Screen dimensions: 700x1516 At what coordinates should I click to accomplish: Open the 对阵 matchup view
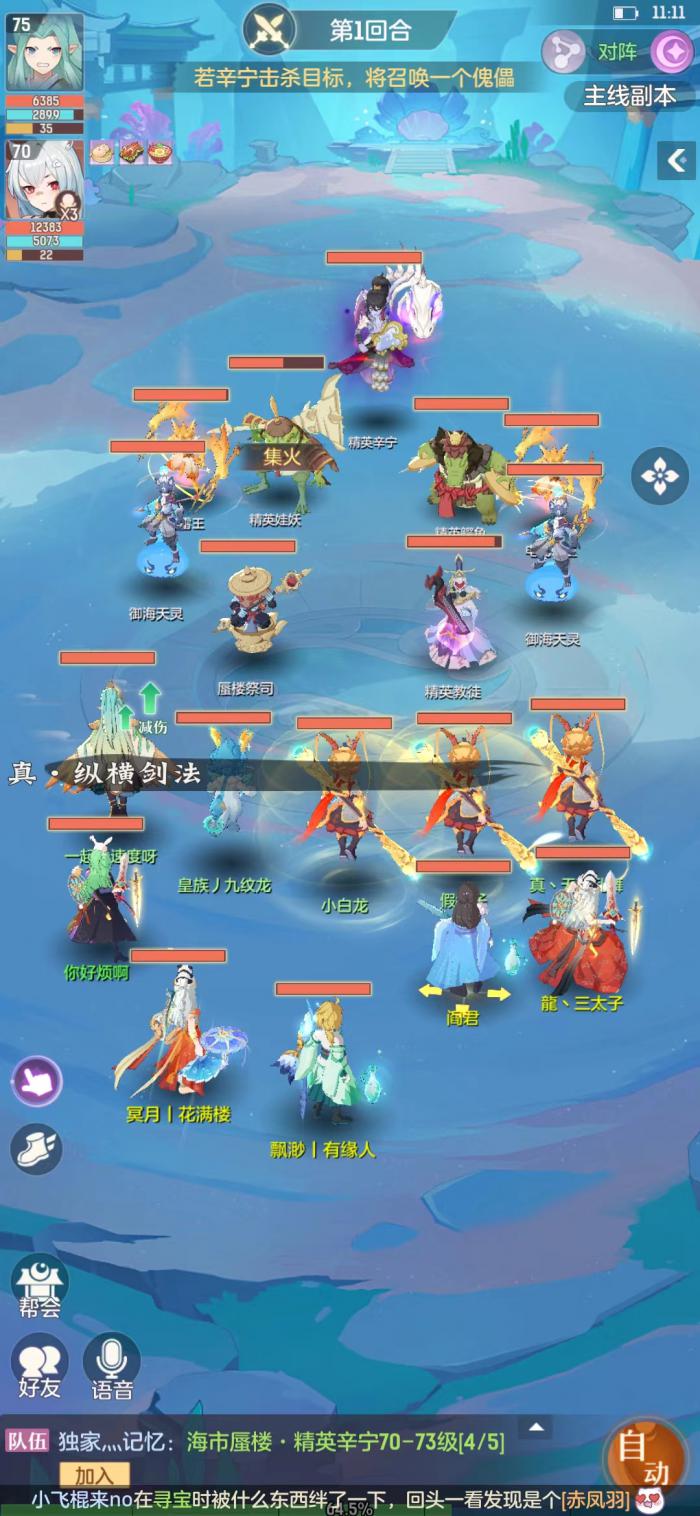617,52
